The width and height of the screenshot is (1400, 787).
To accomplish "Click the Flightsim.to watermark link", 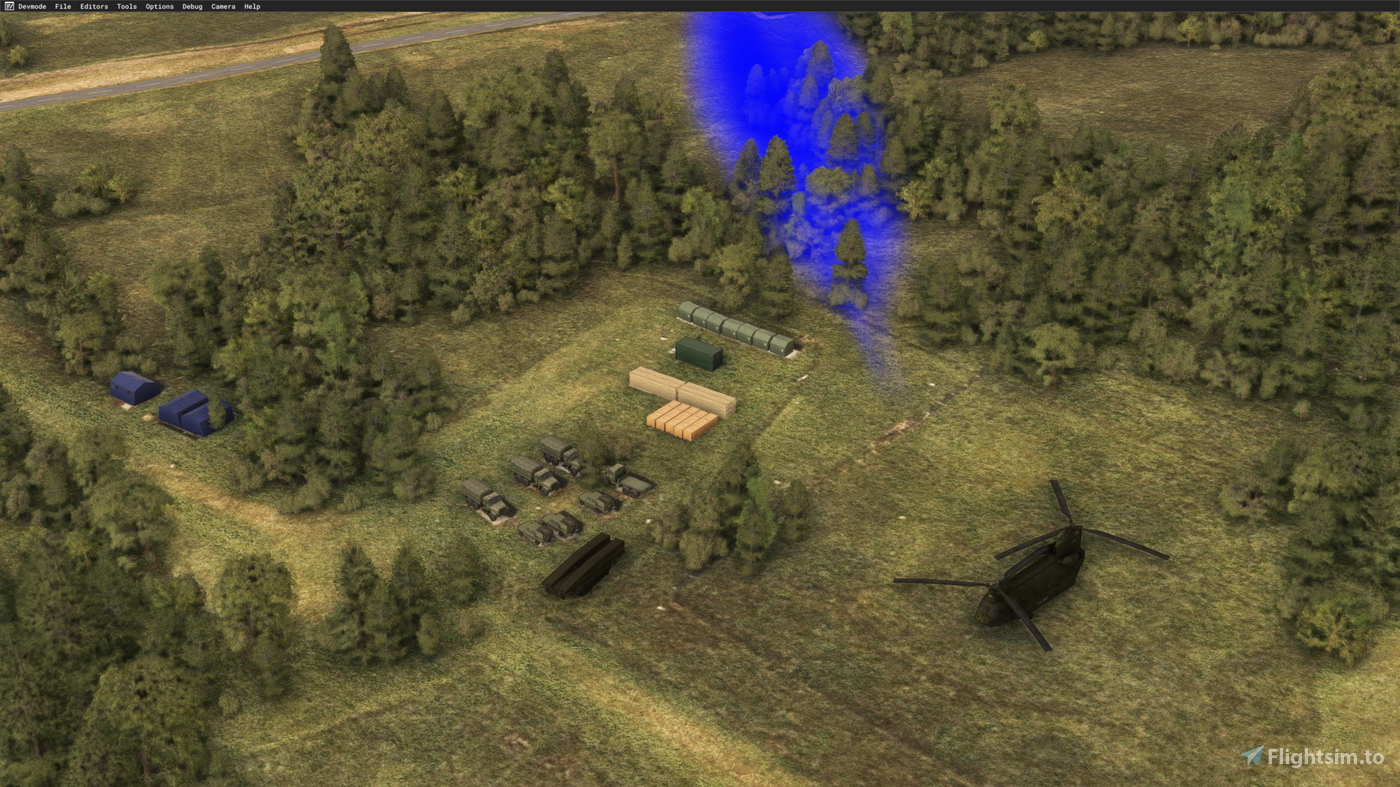I will (1320, 757).
